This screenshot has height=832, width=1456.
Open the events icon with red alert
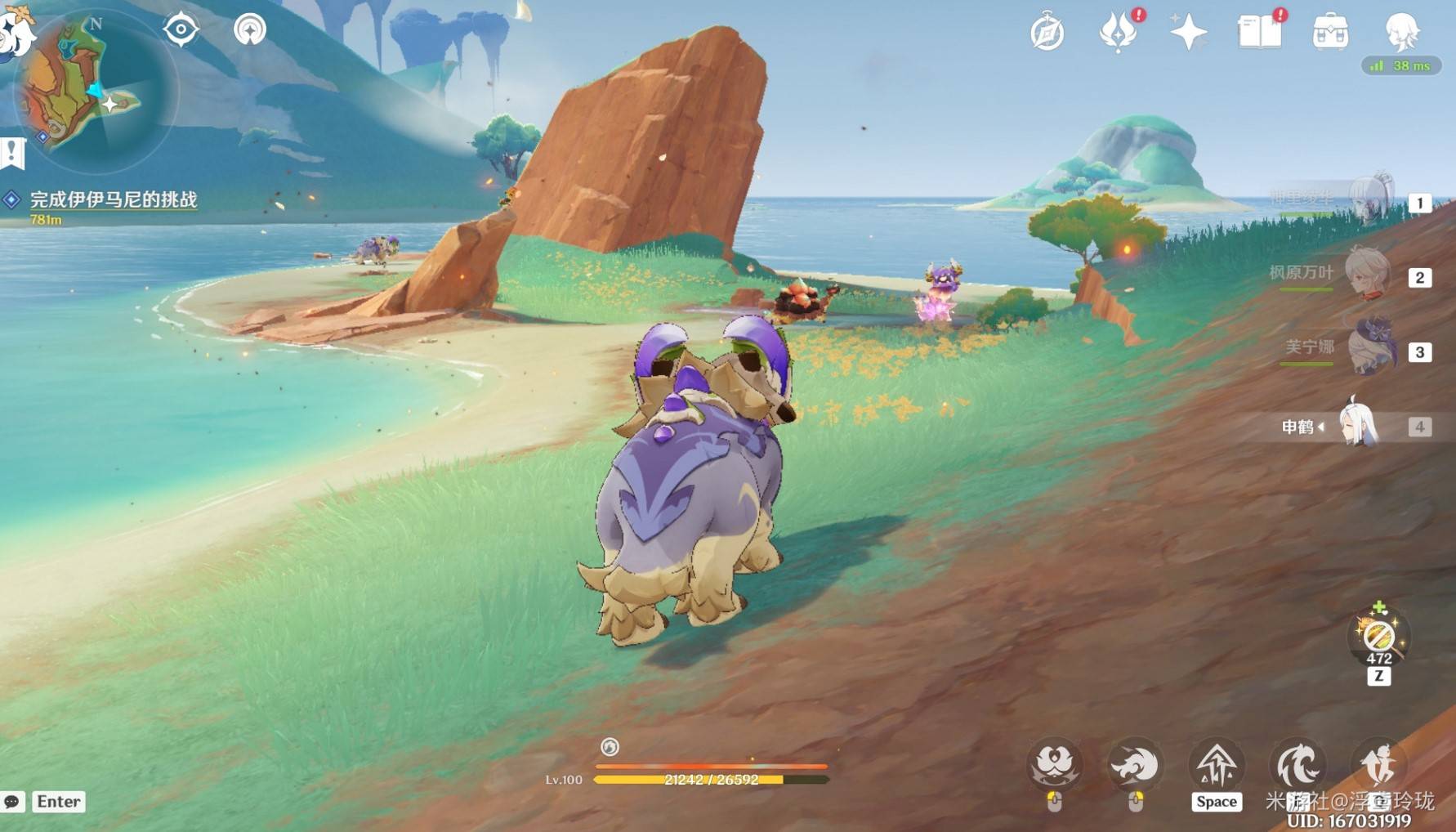pyautogui.click(x=1119, y=33)
